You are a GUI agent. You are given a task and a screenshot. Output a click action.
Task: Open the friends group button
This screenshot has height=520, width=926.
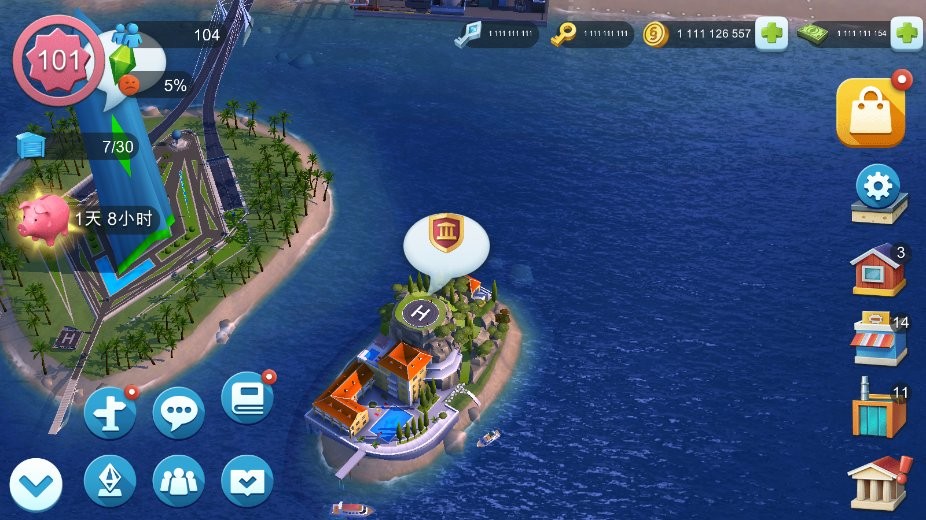click(178, 481)
